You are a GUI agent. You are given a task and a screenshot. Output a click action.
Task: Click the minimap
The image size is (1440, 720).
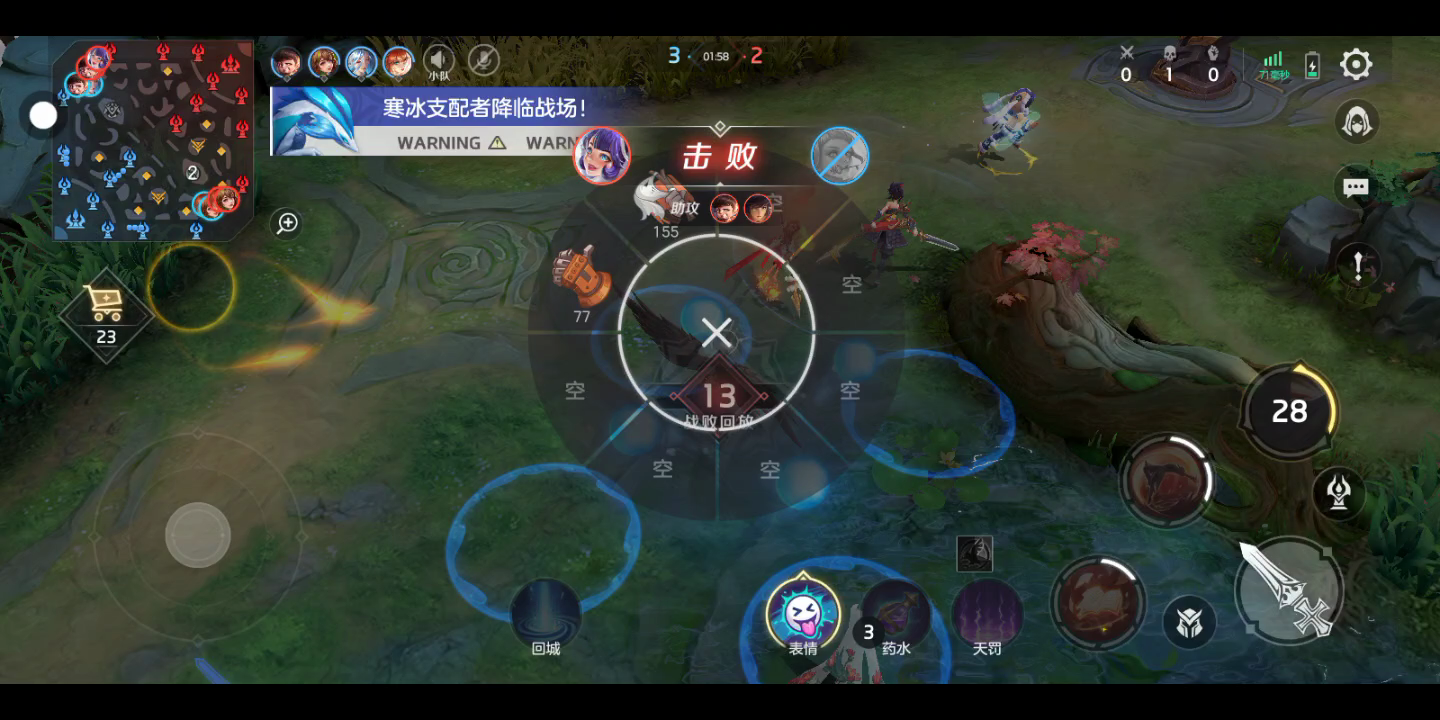click(152, 140)
